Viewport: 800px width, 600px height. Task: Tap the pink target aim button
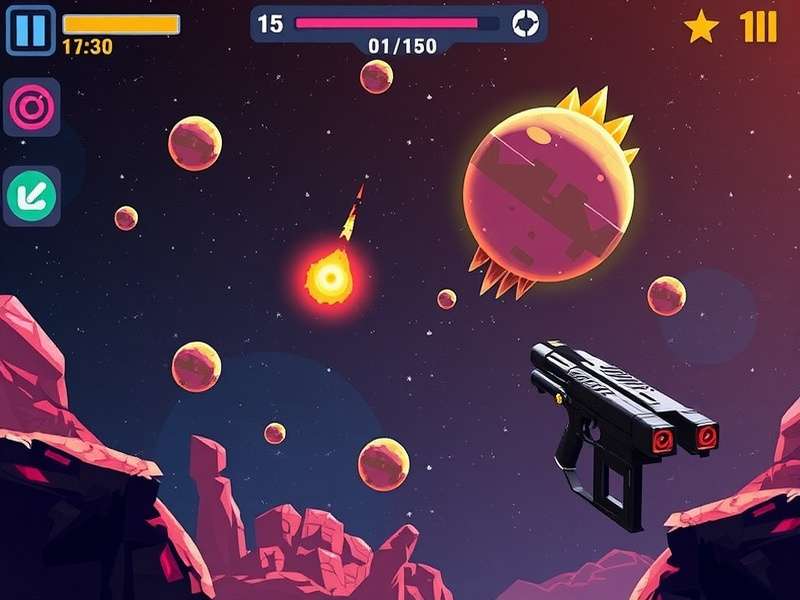point(31,107)
